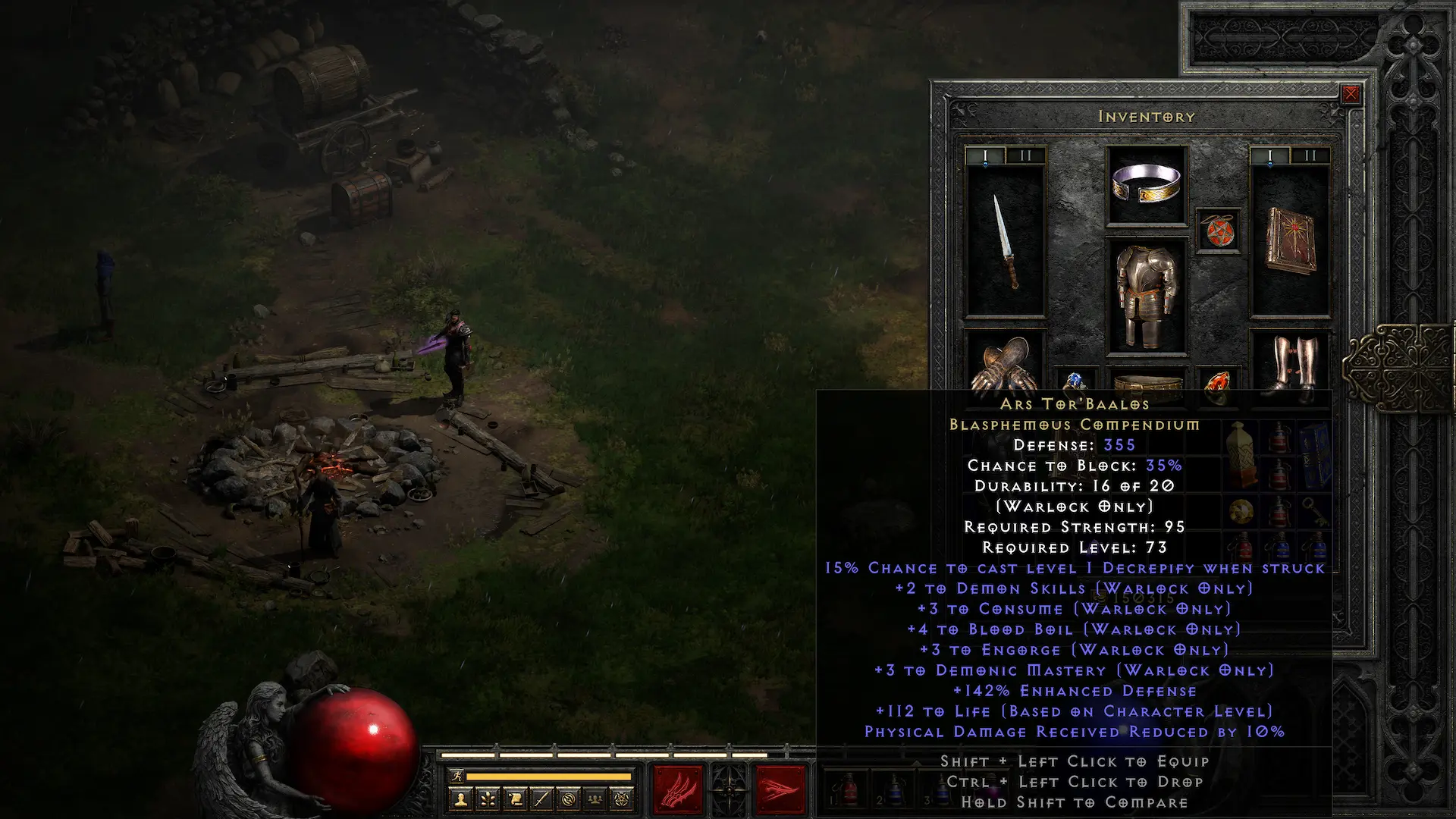Viewport: 1456px width, 819px height.
Task: Click the sword-shaped toolbar icon
Action: (542, 799)
